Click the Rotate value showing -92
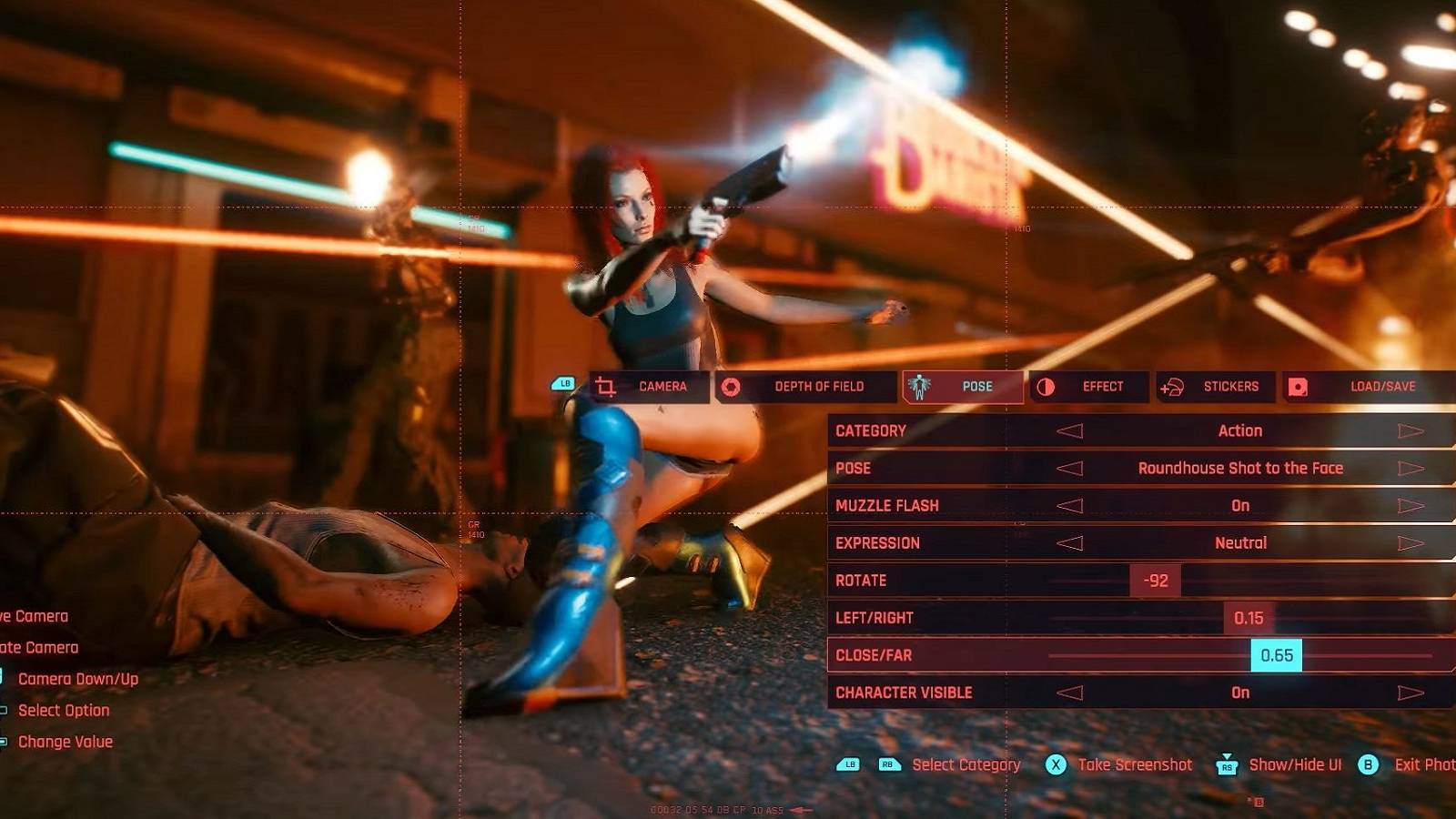The width and height of the screenshot is (1456, 819). pos(1154,580)
